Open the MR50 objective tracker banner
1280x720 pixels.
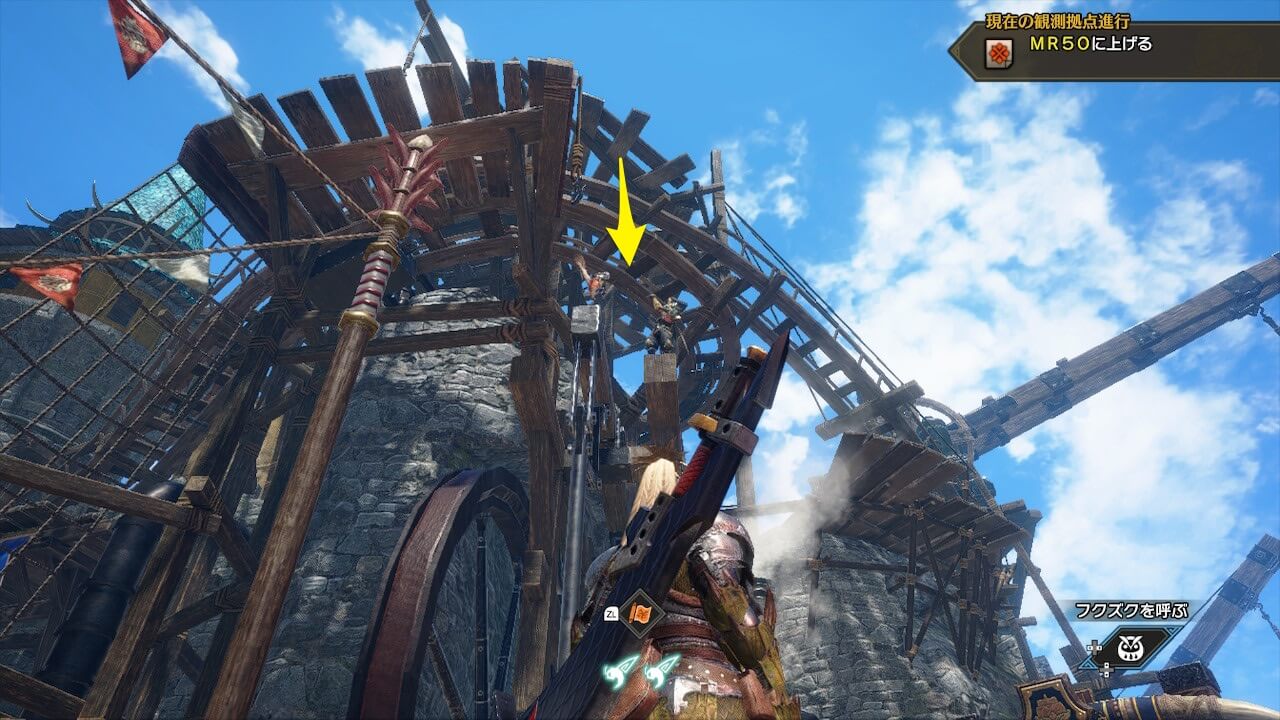(1110, 47)
